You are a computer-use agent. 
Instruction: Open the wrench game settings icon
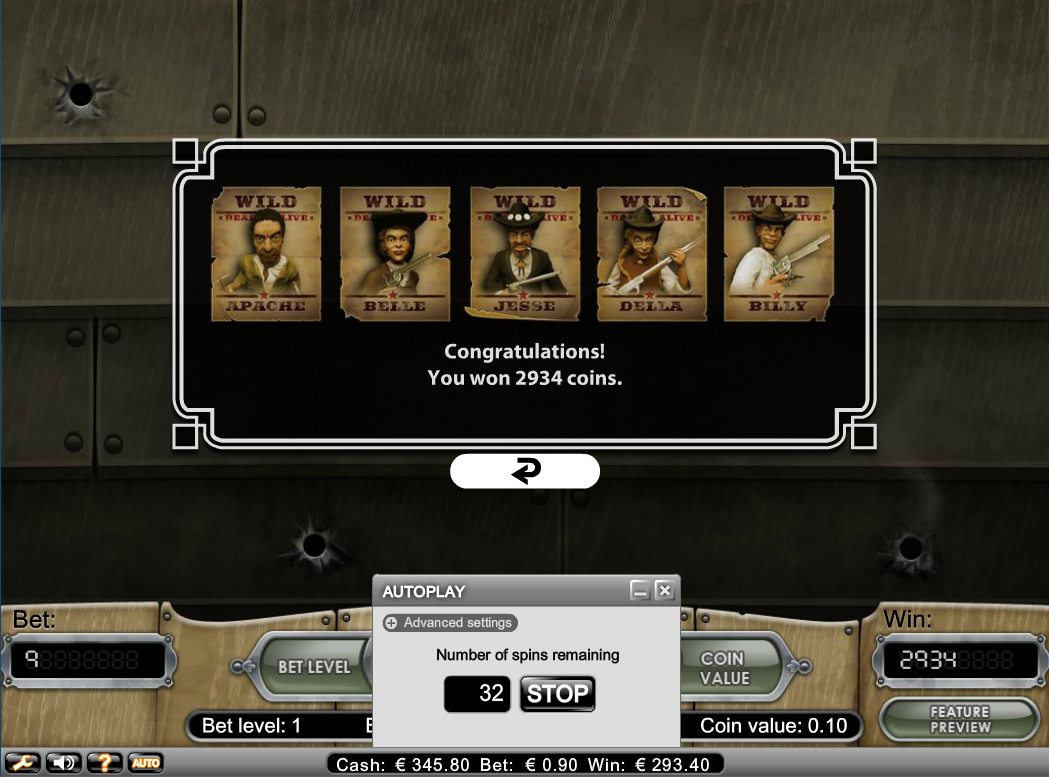21,763
